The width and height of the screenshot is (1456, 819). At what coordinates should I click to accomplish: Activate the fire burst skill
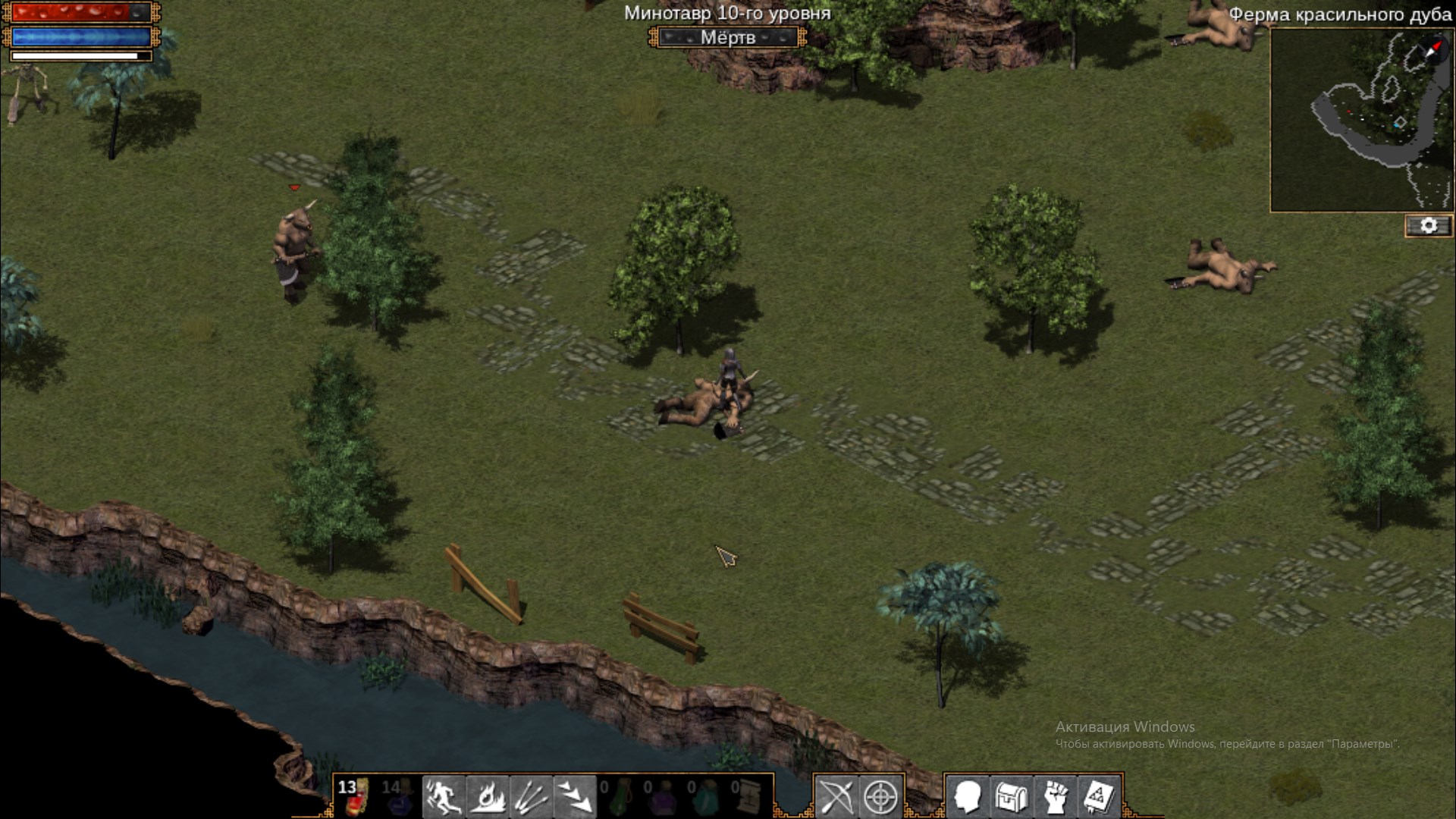pyautogui.click(x=487, y=797)
